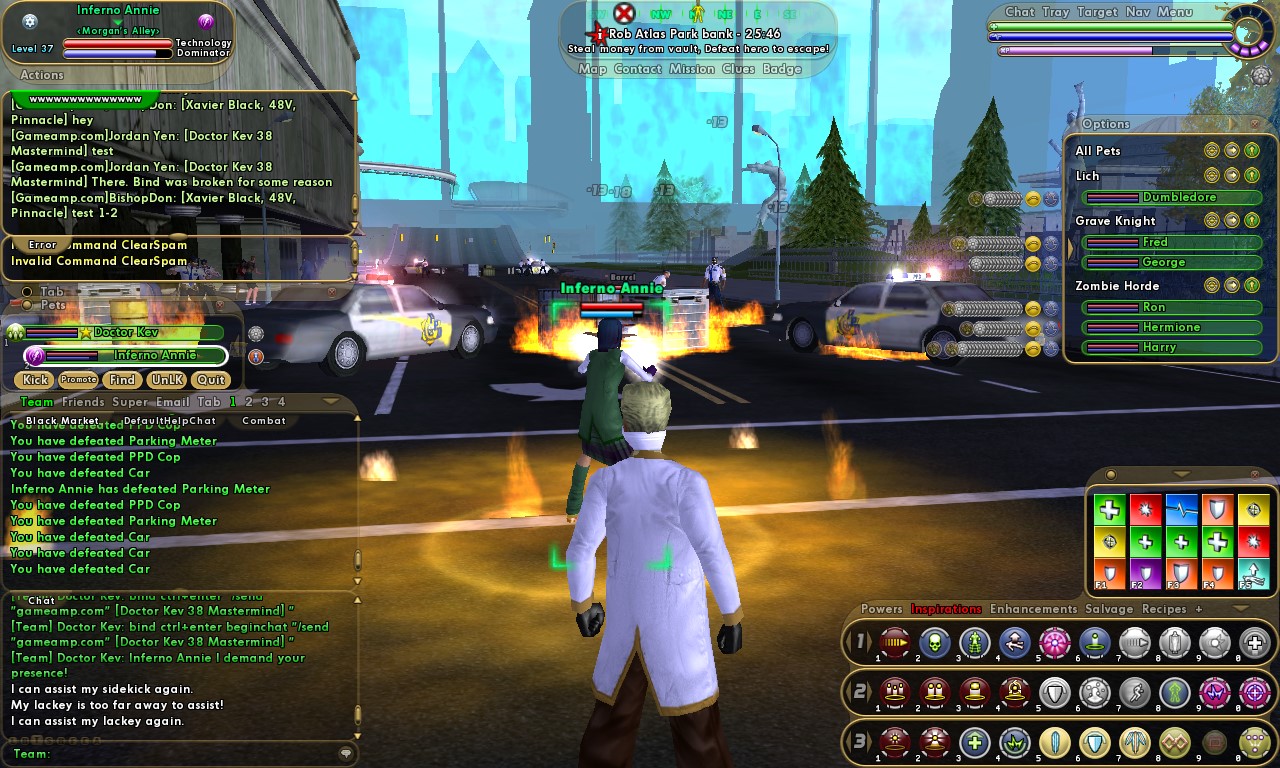Toggle the Target window button

click(x=1097, y=12)
